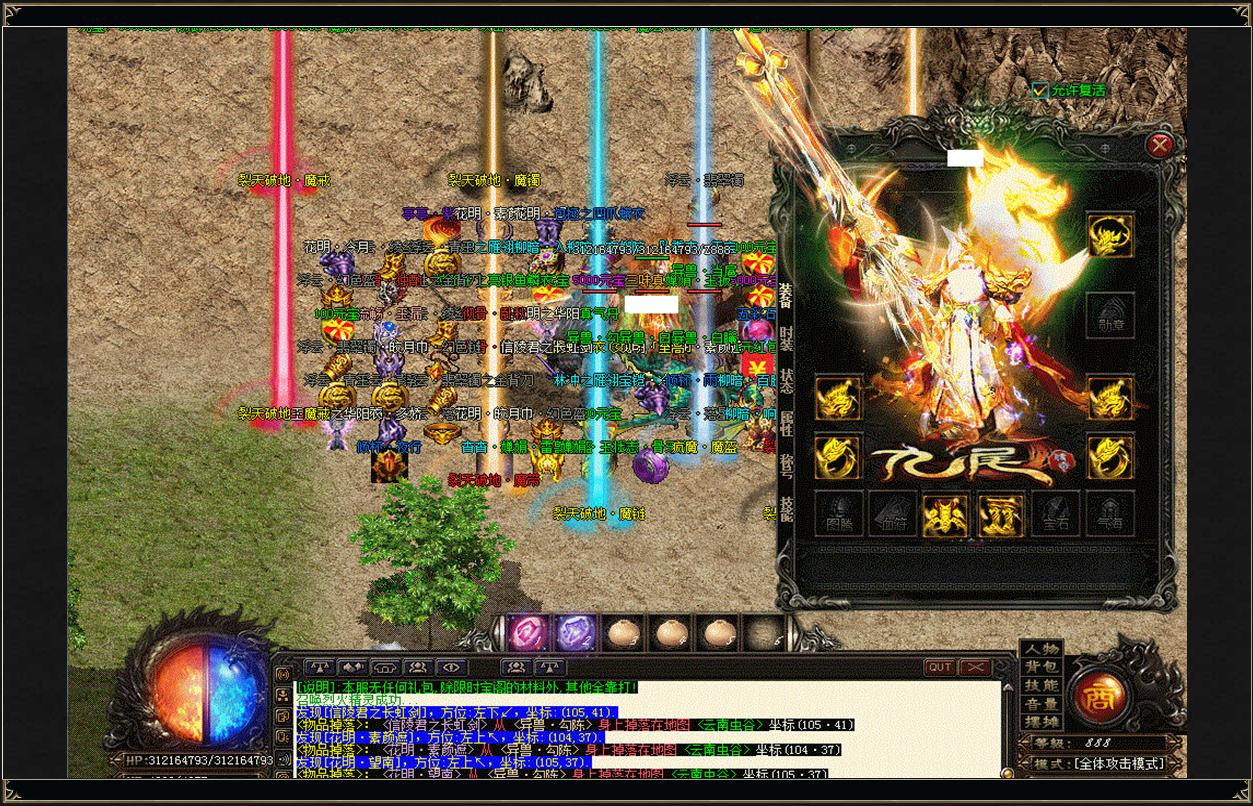Select the 宝石 equipment slot
The image size is (1253, 806).
pyautogui.click(x=1056, y=514)
